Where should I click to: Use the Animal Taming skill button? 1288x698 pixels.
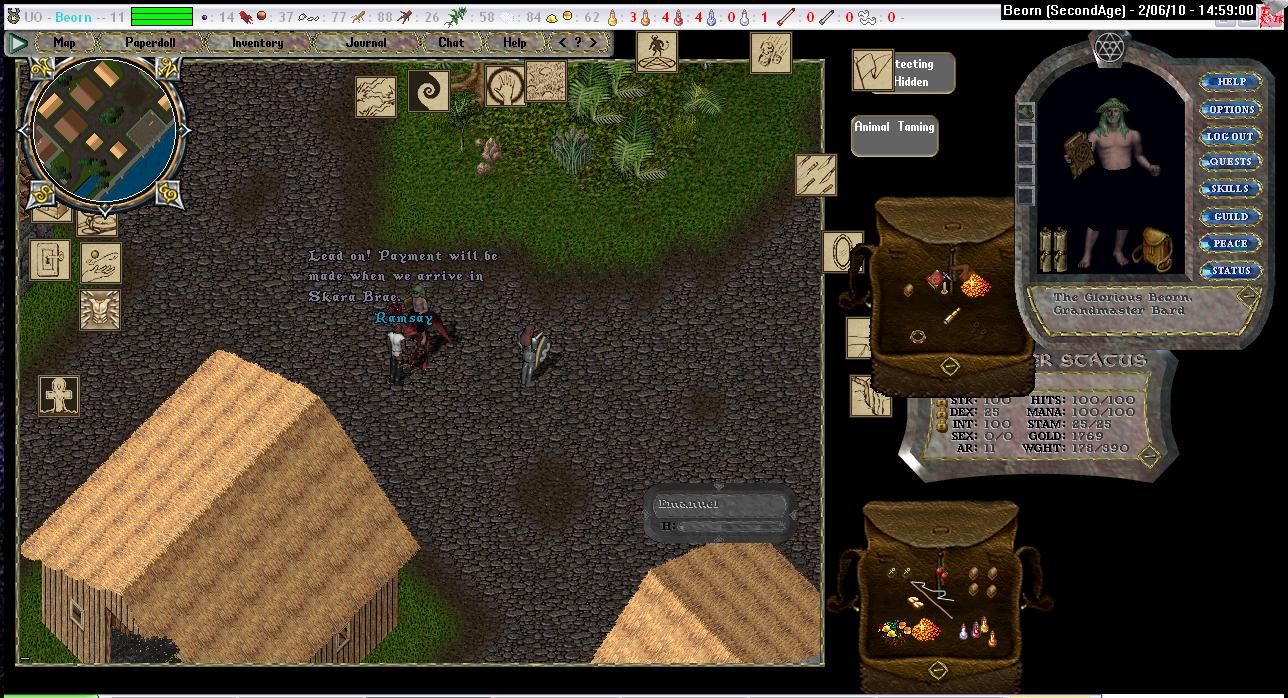tap(894, 135)
